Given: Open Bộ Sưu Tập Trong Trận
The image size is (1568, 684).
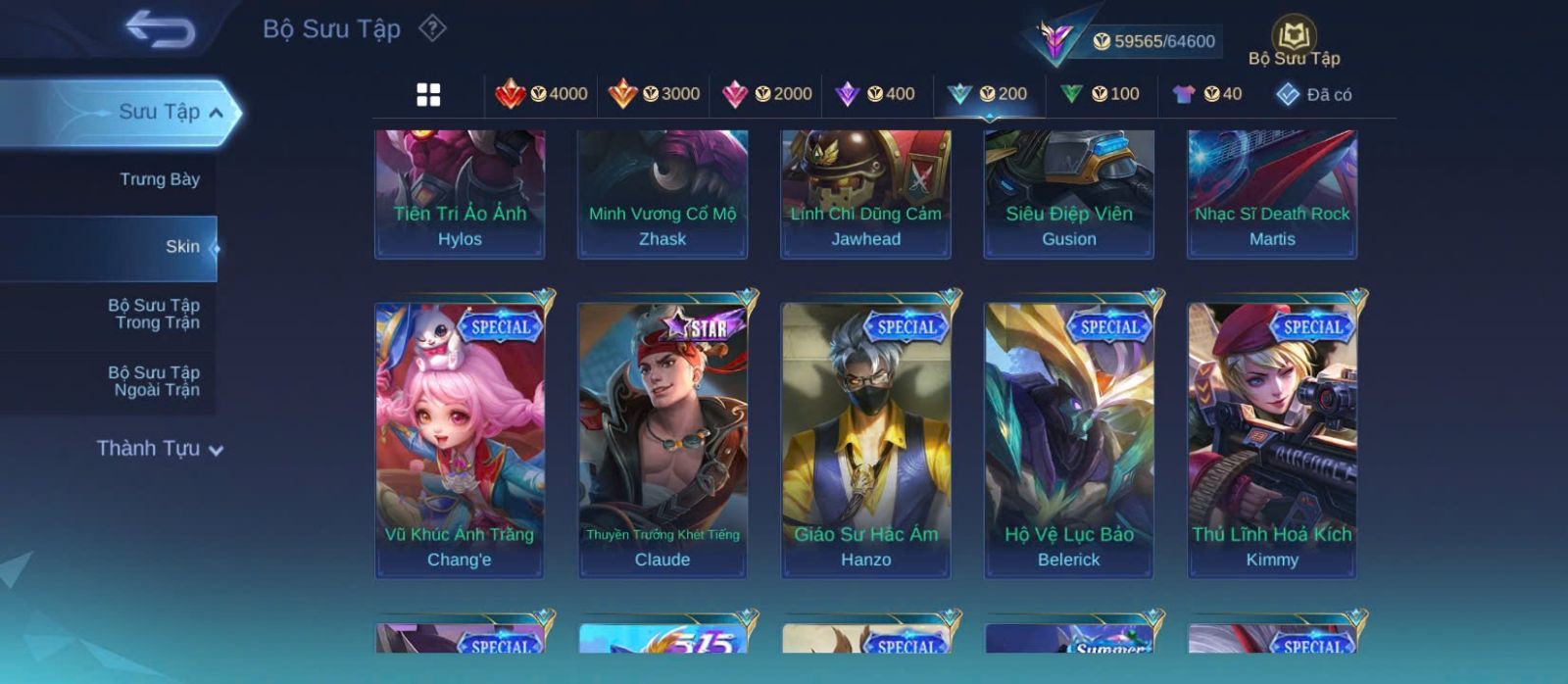Looking at the screenshot, I should coord(154,314).
